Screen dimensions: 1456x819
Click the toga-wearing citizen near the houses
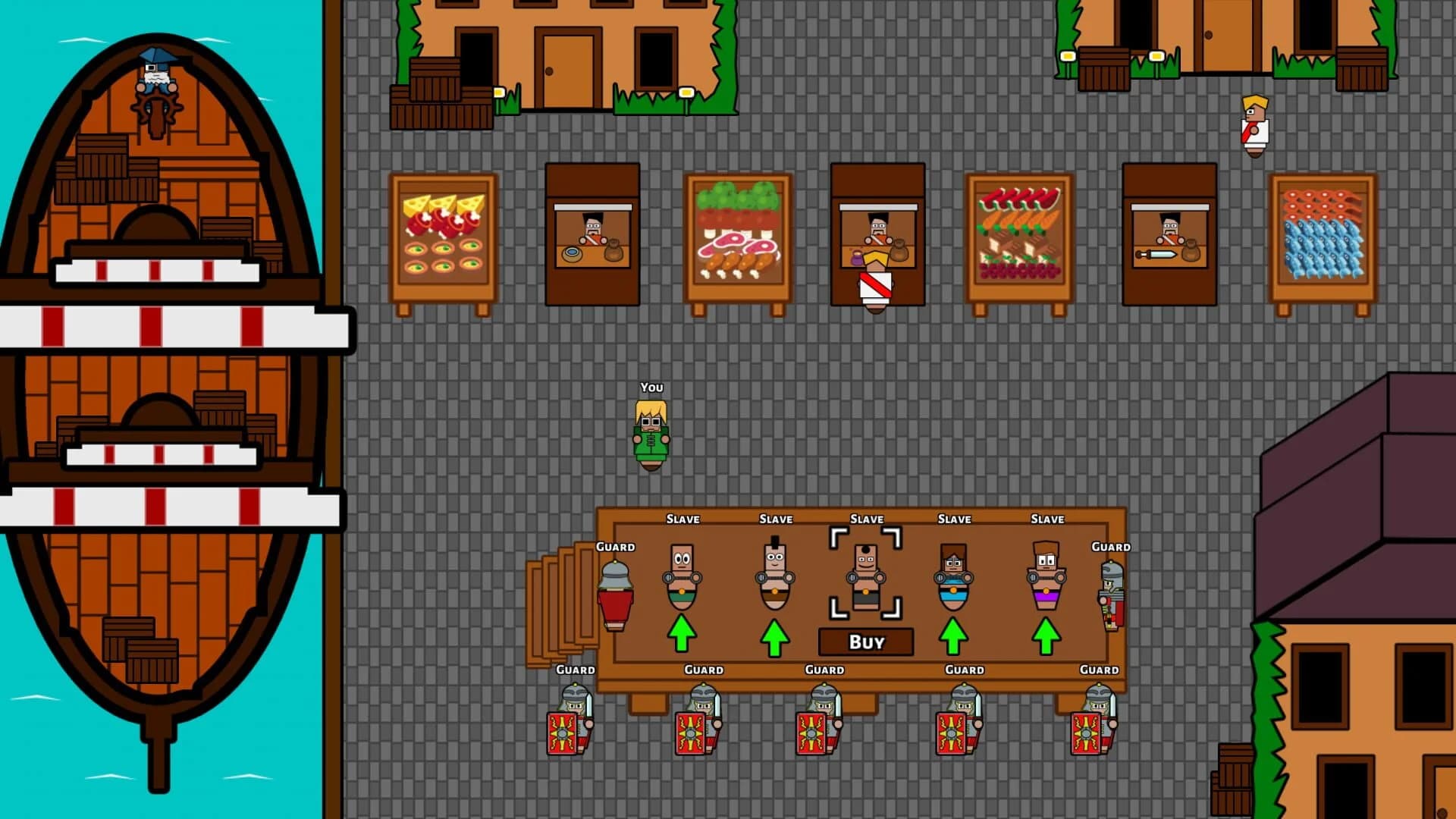1255,129
